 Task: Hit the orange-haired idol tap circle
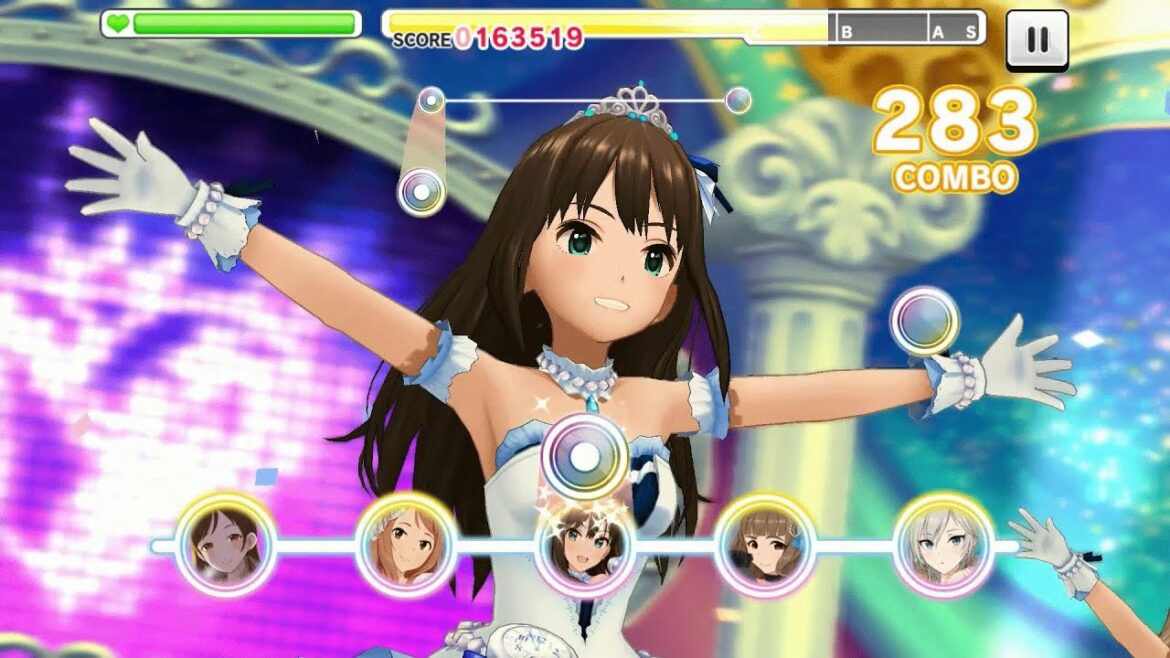tap(406, 545)
